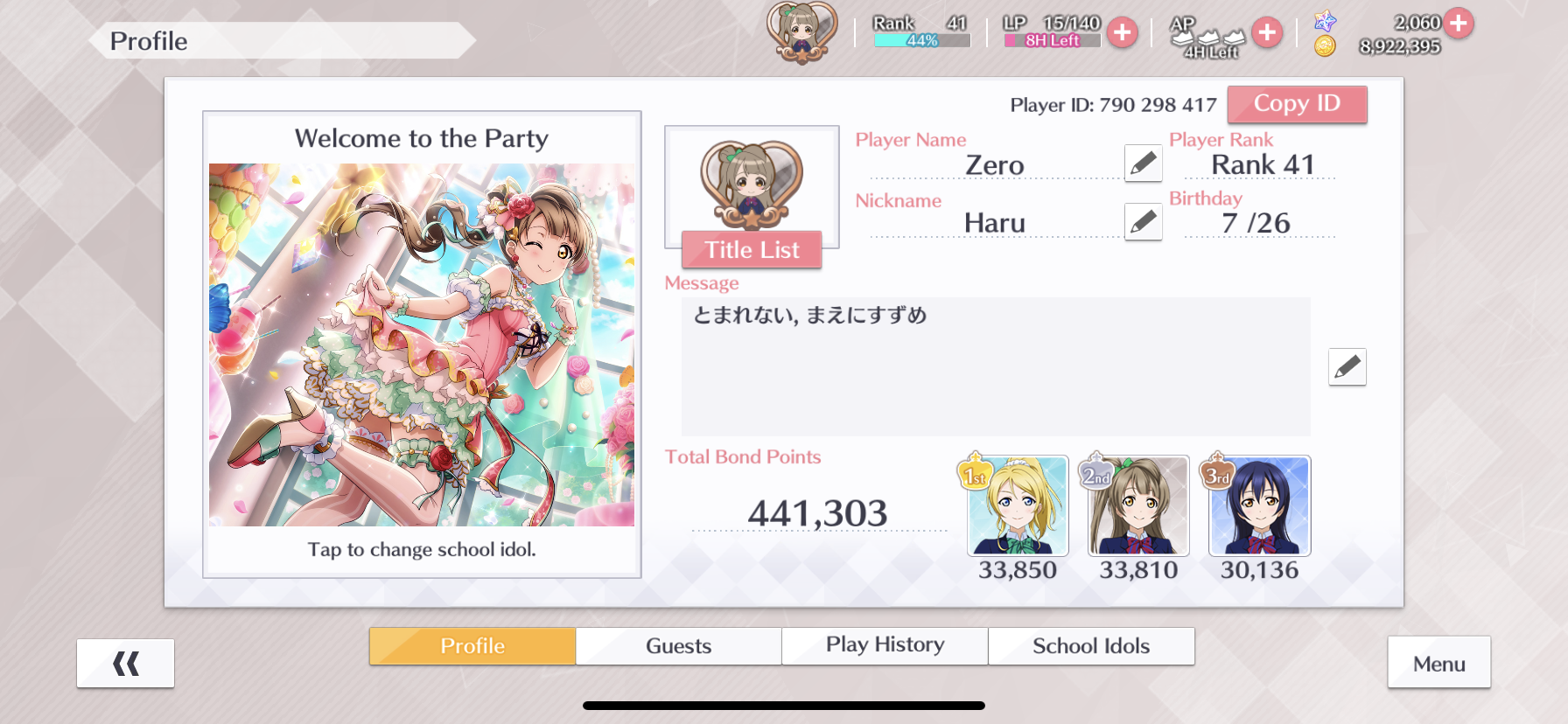
Task: View the 3rd place bond idol portrait
Action: point(1259,506)
